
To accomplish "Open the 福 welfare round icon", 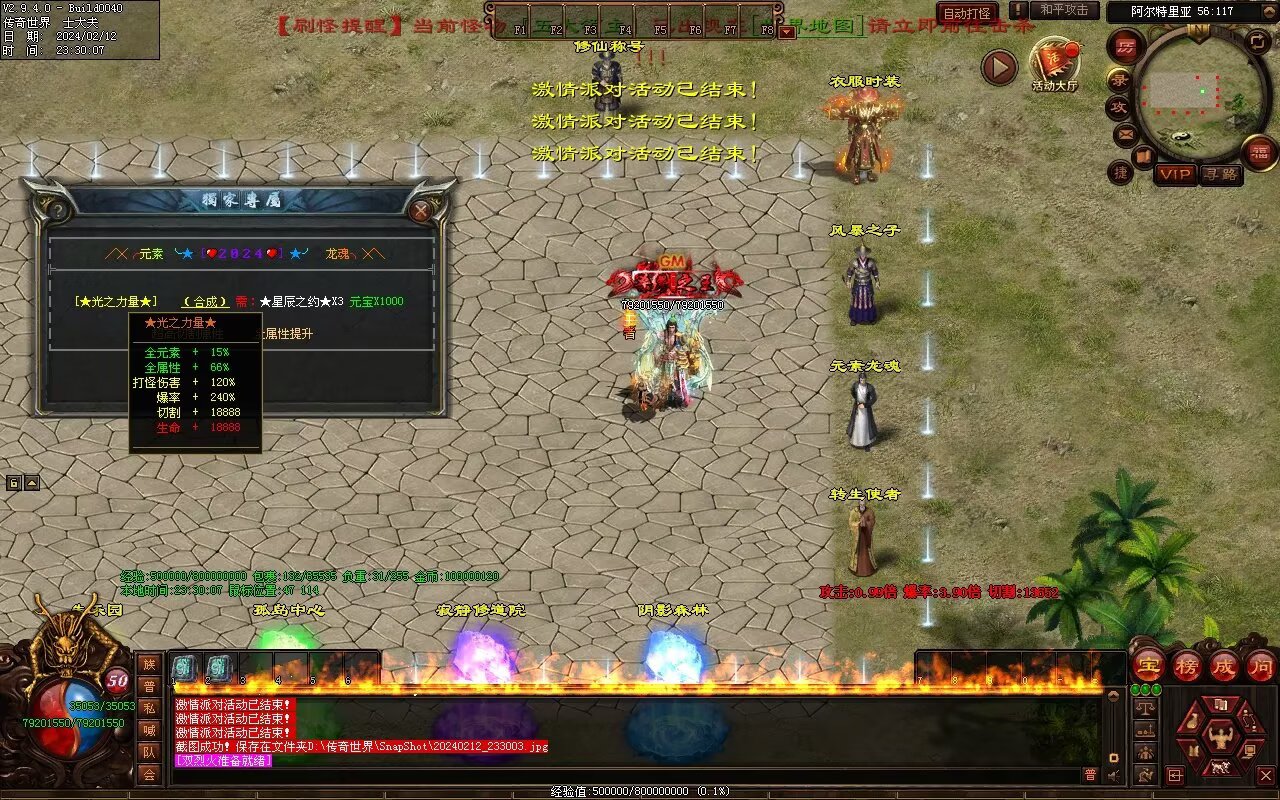I will click(1259, 152).
